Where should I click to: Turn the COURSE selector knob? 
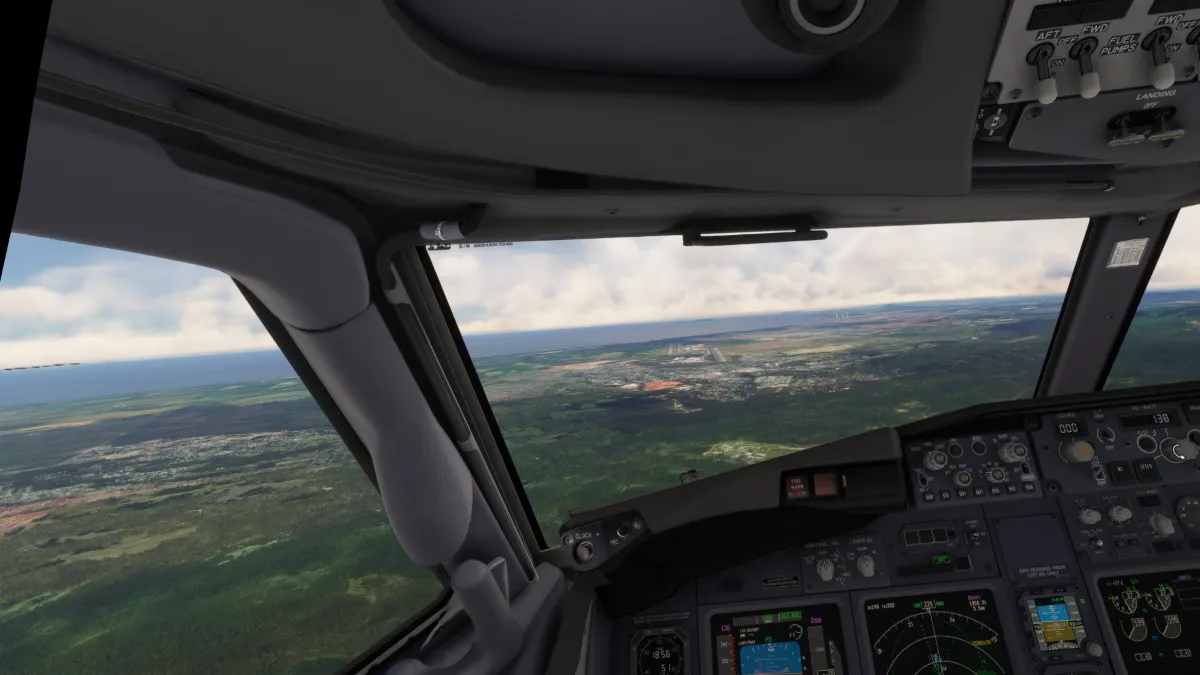pos(1077,450)
